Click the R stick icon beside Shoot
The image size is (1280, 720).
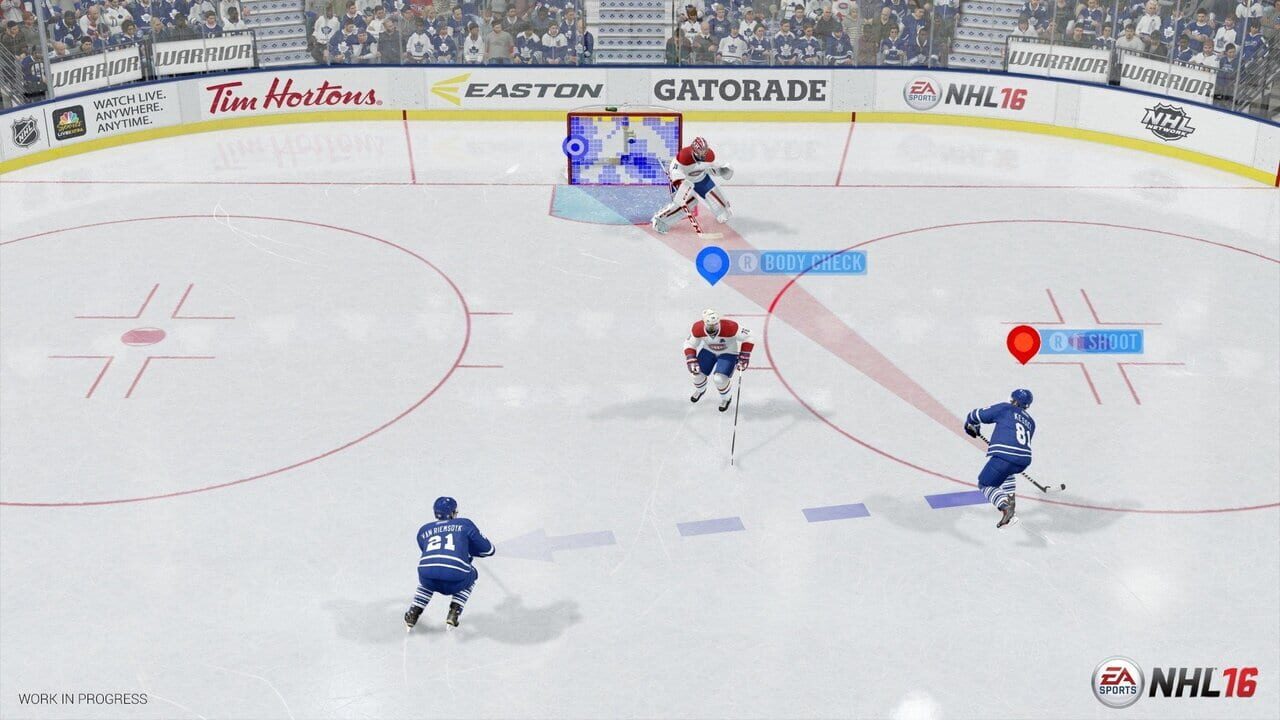pos(1059,341)
